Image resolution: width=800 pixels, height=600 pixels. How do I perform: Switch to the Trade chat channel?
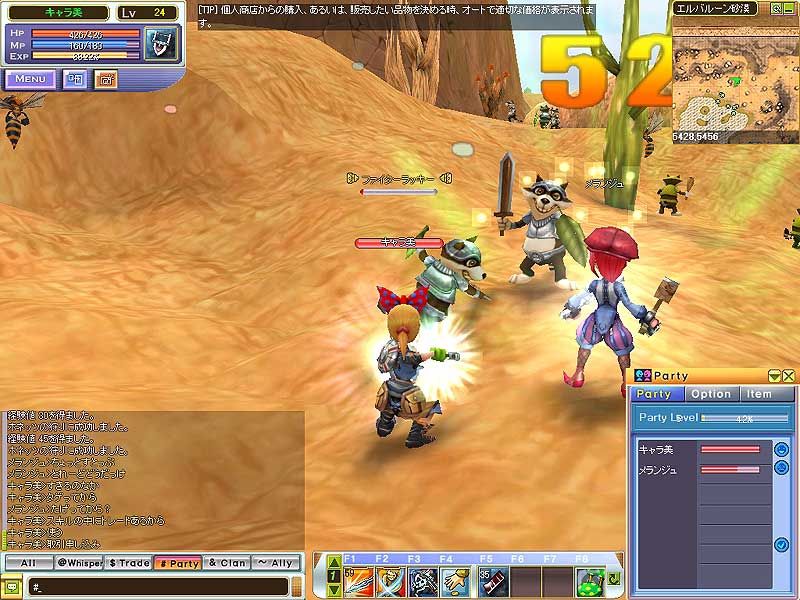[129, 563]
